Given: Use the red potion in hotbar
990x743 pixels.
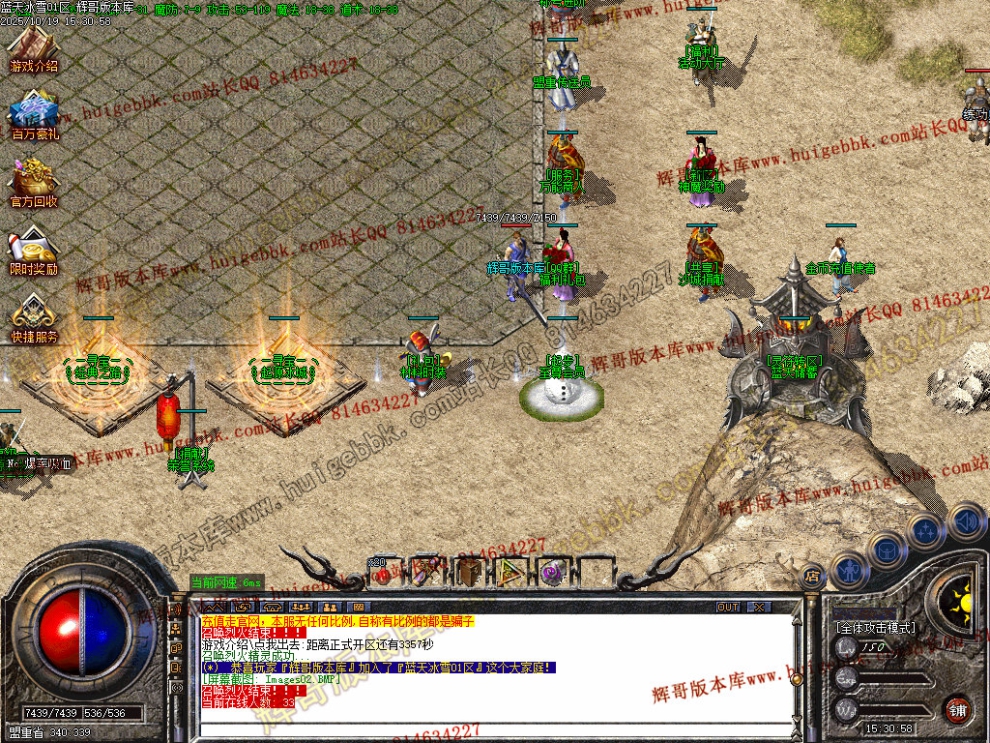Looking at the screenshot, I should pyautogui.click(x=381, y=573).
